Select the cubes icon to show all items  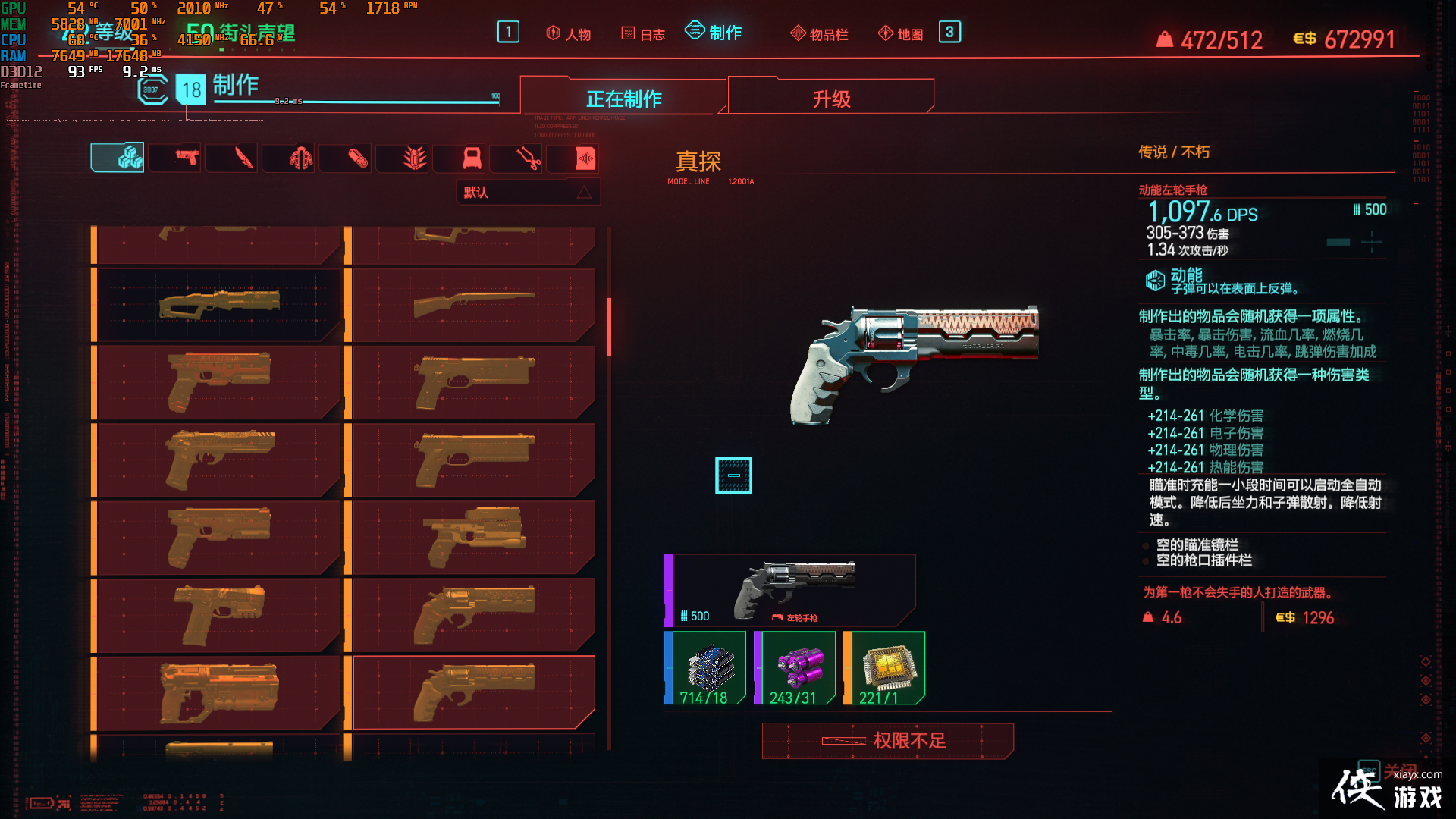coord(118,158)
